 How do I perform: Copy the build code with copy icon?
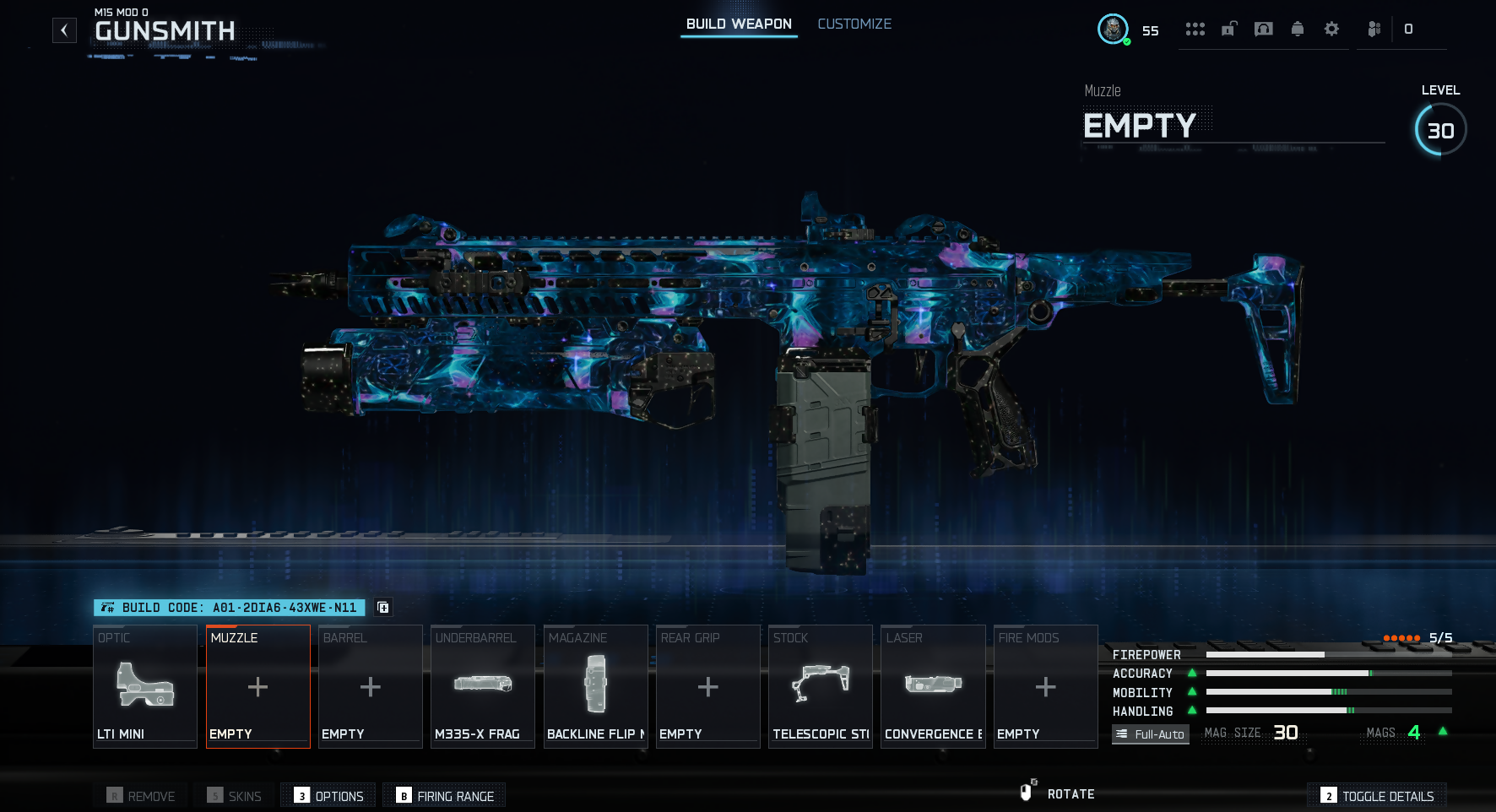pos(382,608)
